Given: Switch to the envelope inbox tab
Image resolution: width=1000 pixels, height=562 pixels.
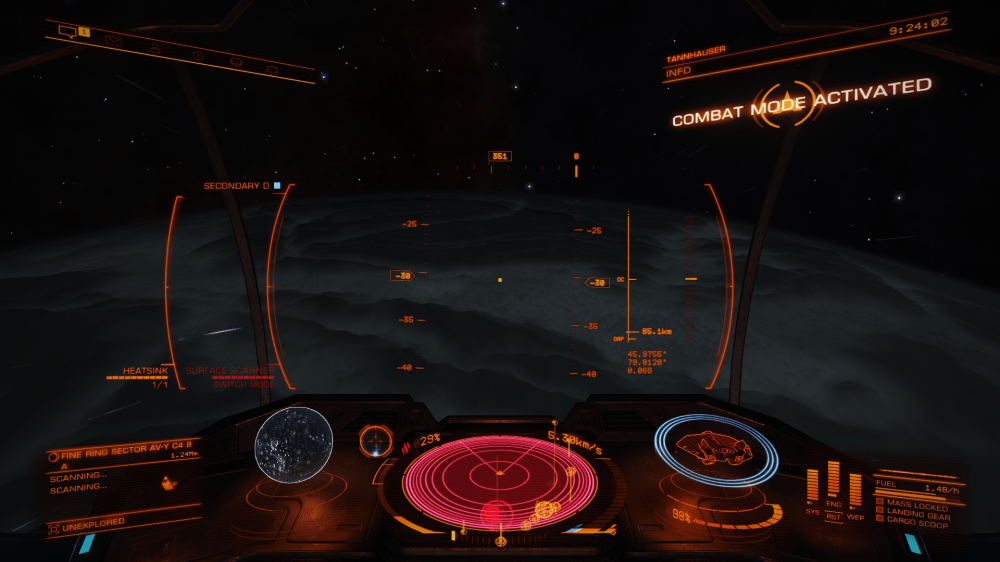Looking at the screenshot, I should point(114,41).
